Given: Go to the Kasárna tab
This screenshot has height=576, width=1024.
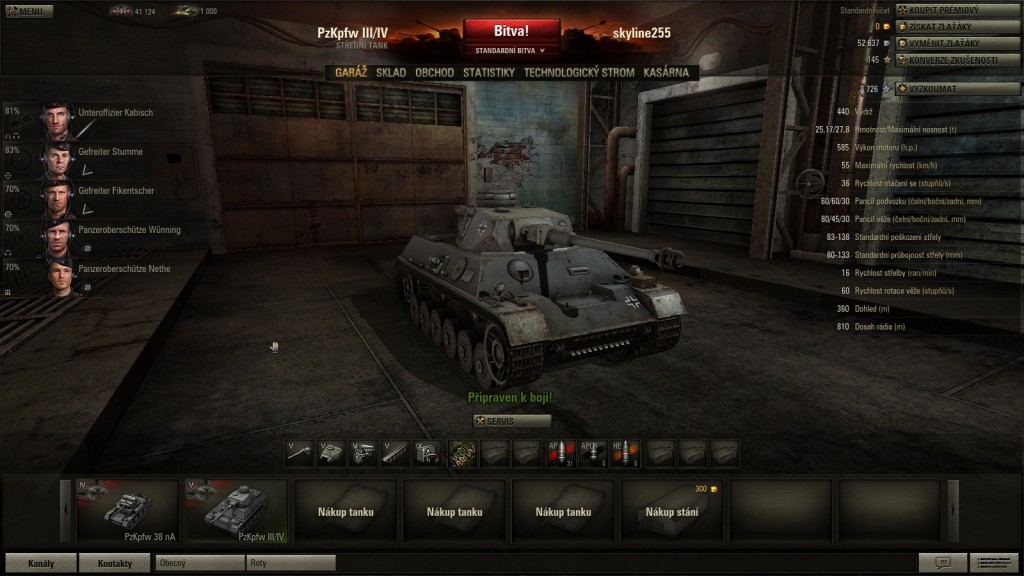Looking at the screenshot, I should 666,73.
